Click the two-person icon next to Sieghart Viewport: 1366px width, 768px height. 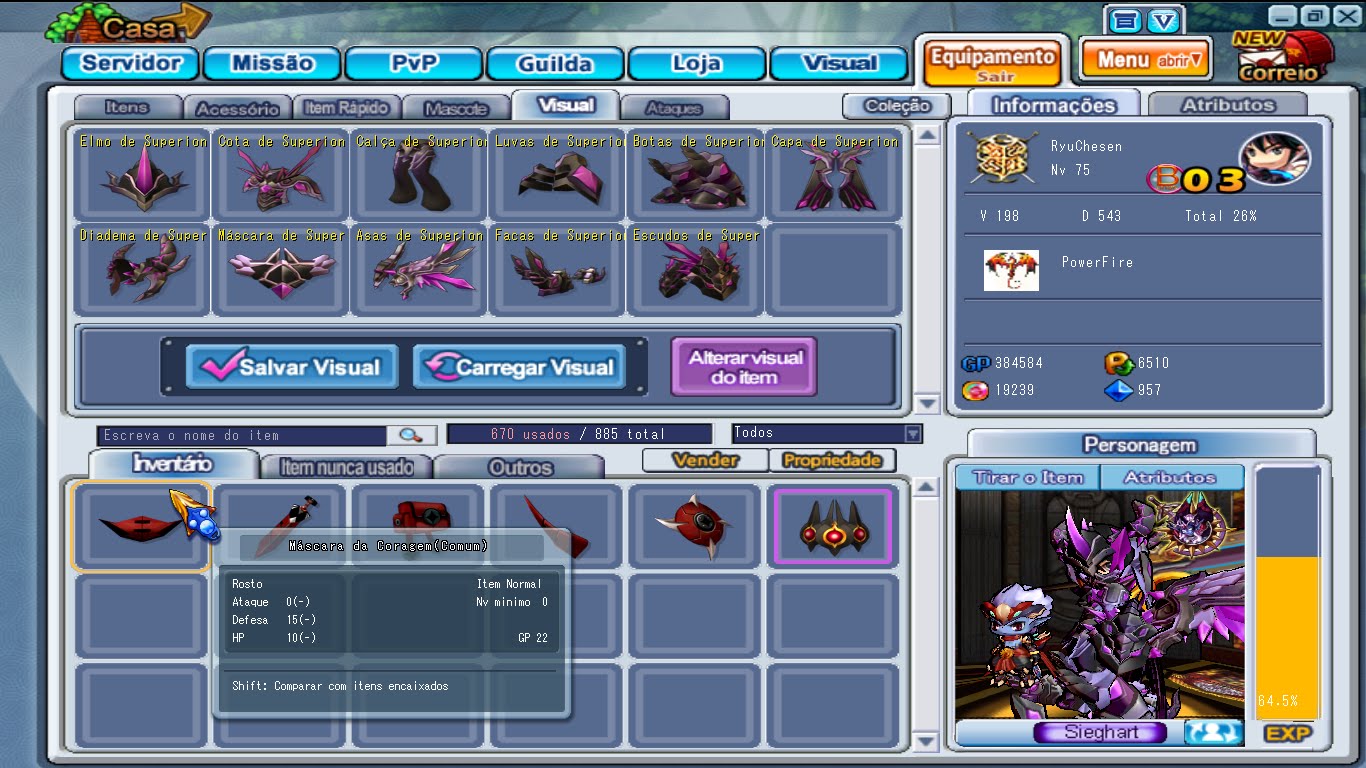pyautogui.click(x=1211, y=732)
